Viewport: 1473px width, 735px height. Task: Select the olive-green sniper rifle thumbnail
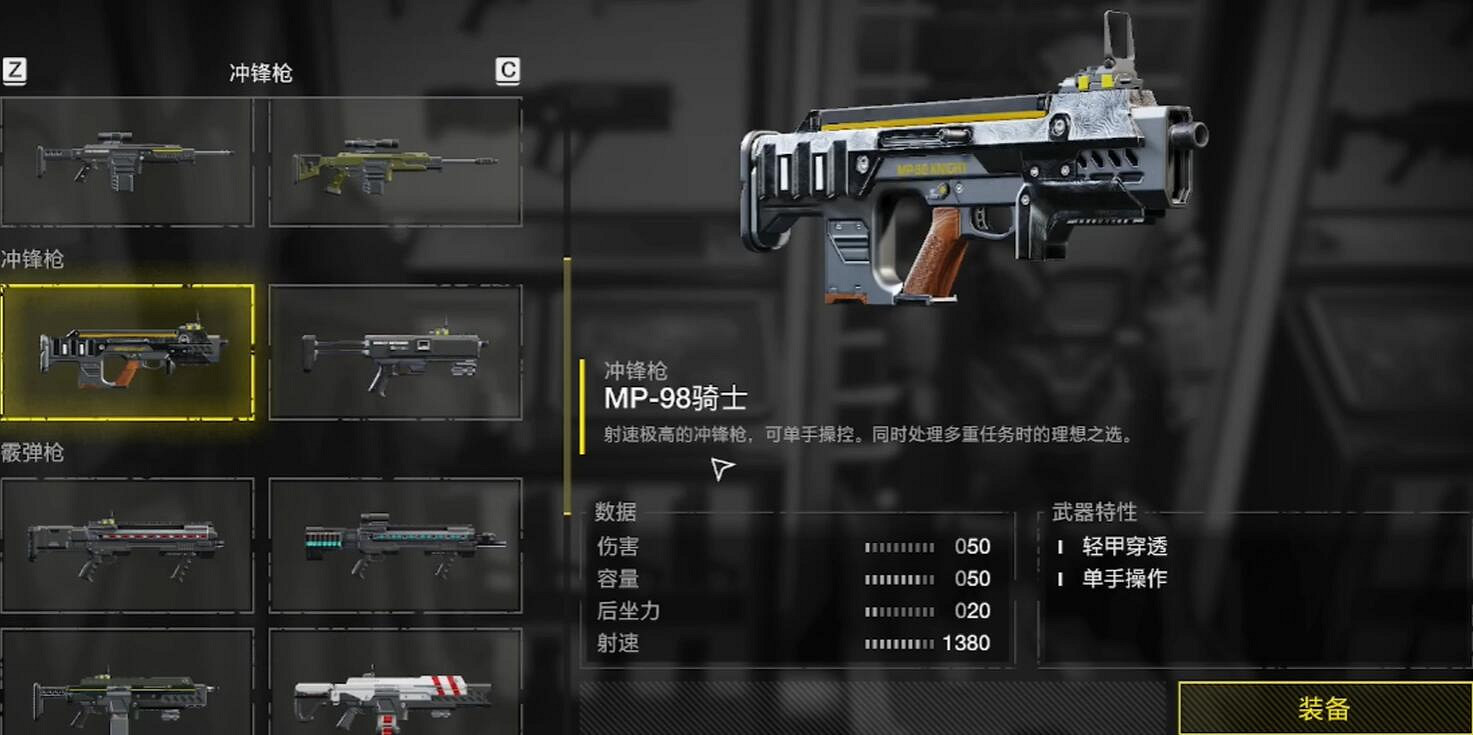point(394,160)
